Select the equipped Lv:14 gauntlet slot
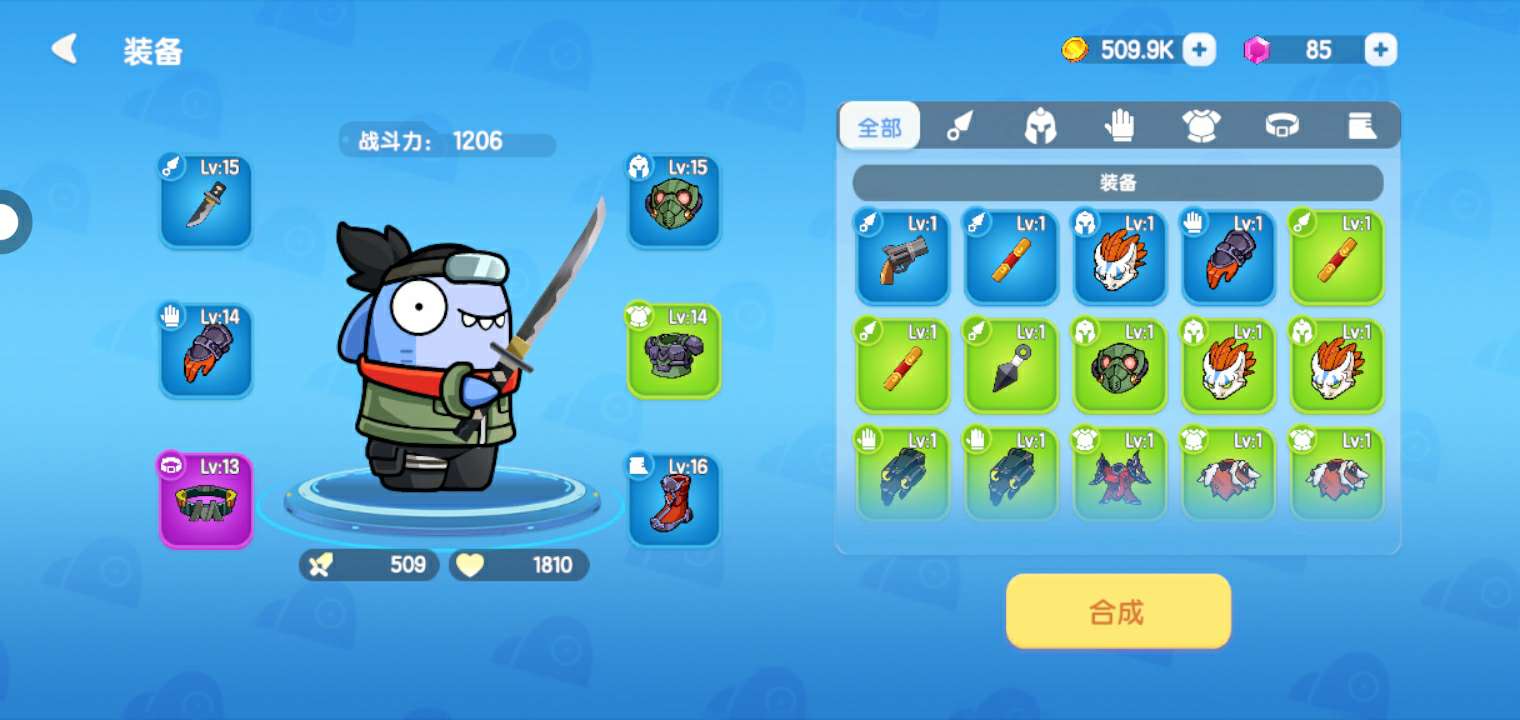This screenshot has width=1520, height=720. (206, 351)
